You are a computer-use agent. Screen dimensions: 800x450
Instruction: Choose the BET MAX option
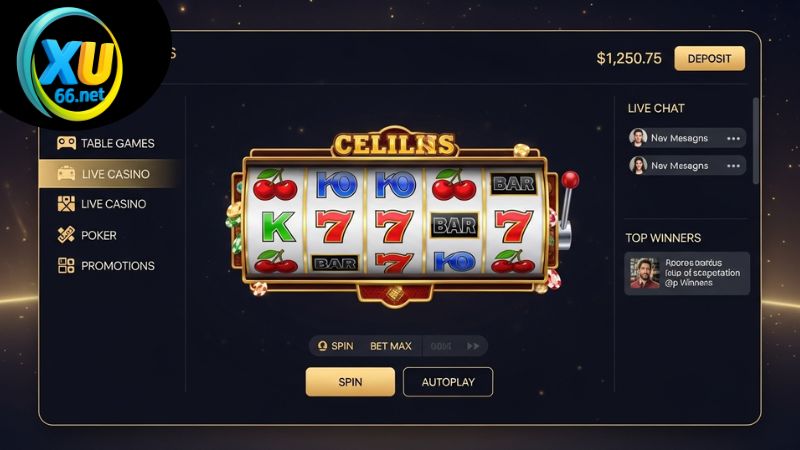pos(390,346)
